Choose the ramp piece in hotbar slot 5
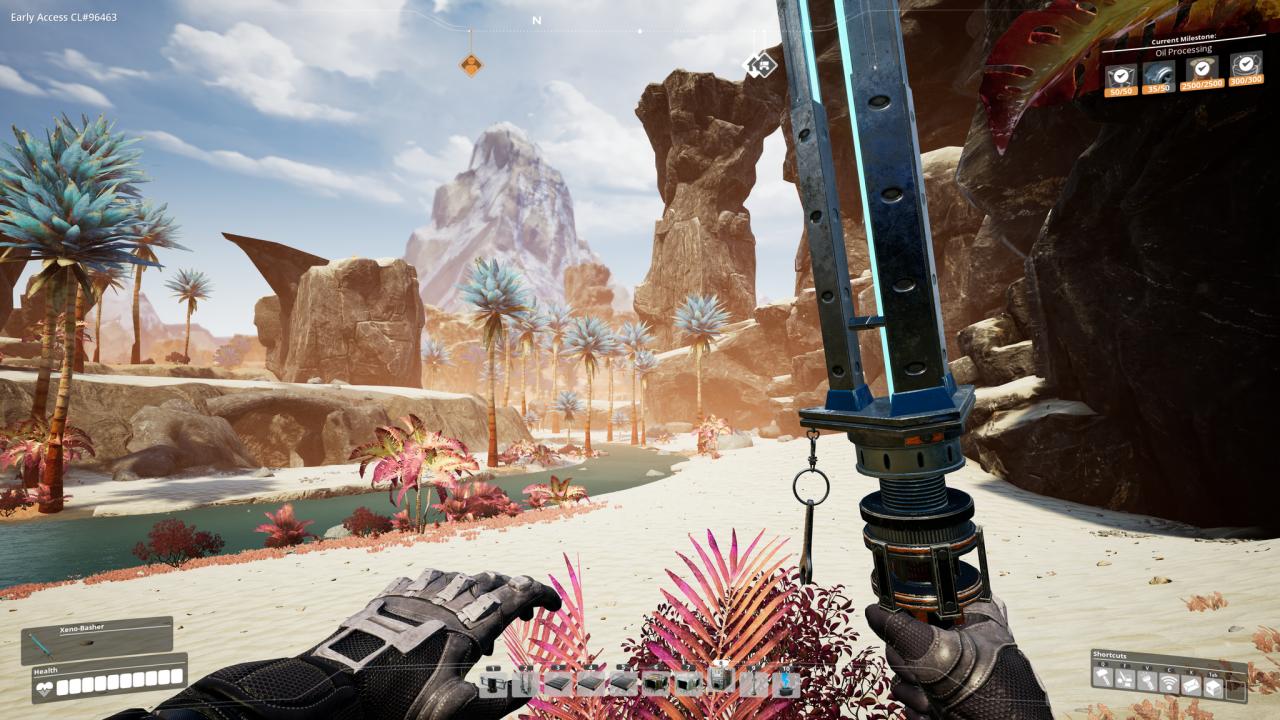This screenshot has width=1280, height=720. (623, 683)
